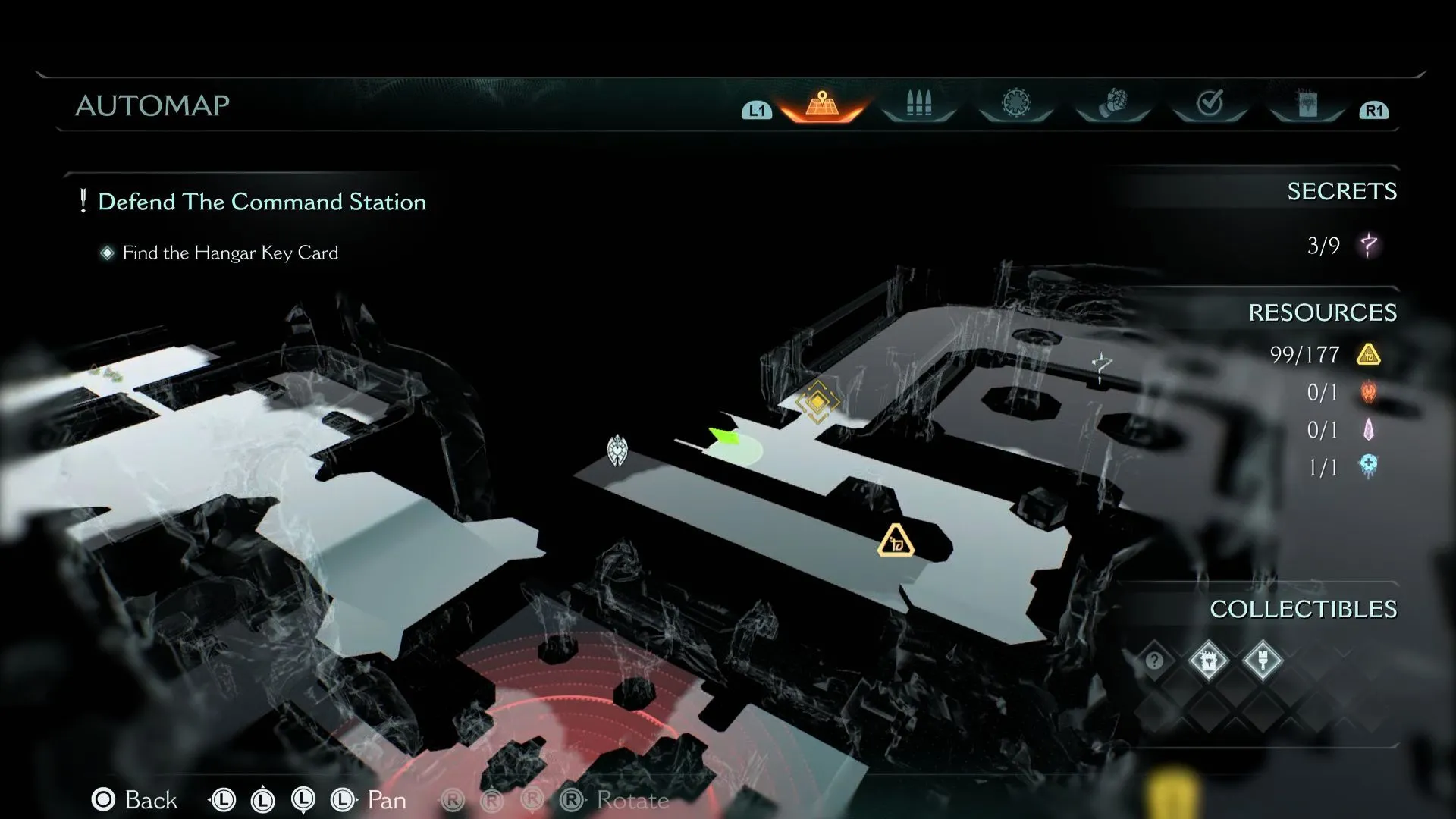Switch to the bullets weapons tab

pos(918,103)
